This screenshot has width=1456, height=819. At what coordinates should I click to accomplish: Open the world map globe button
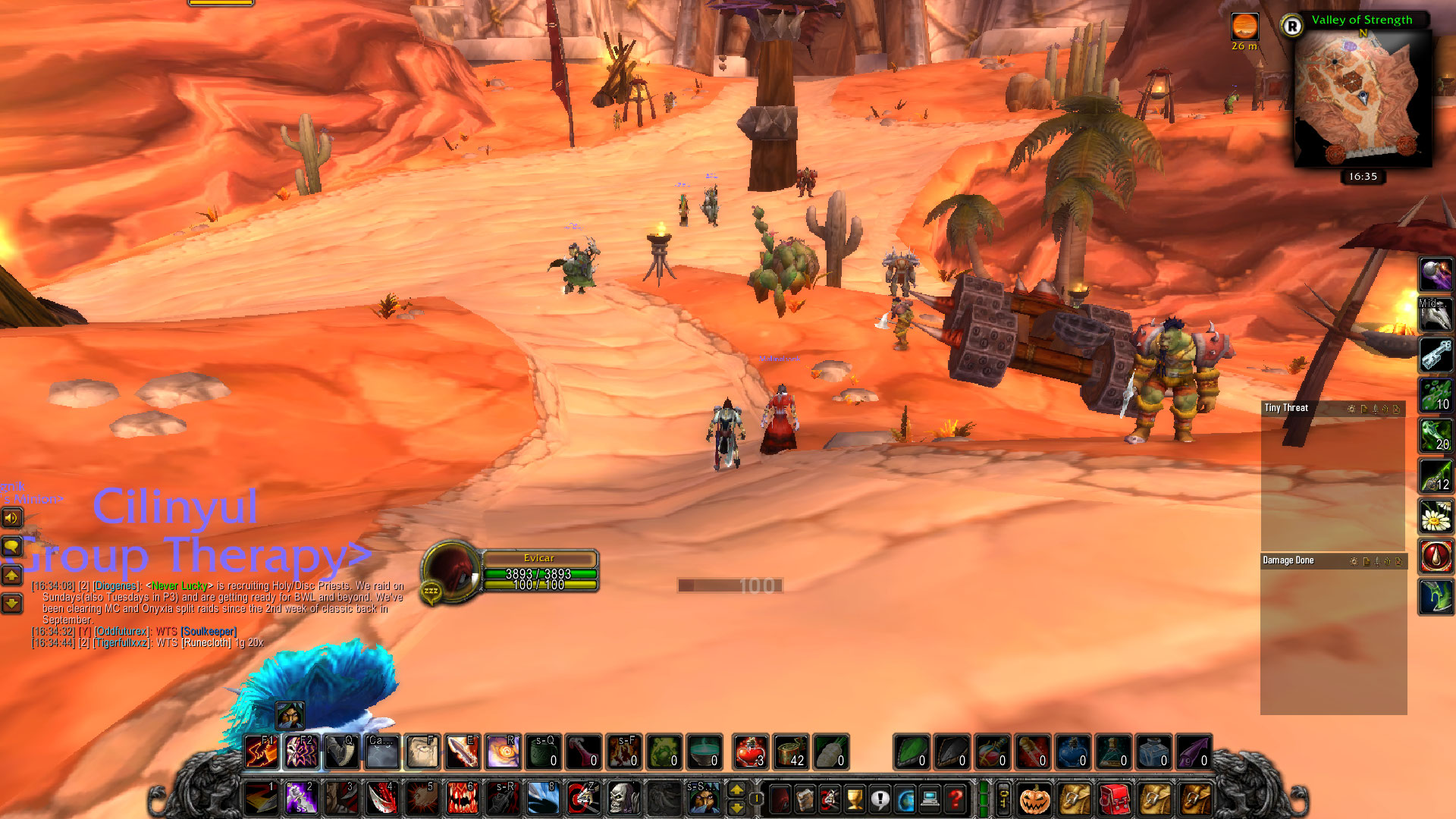coord(905,799)
